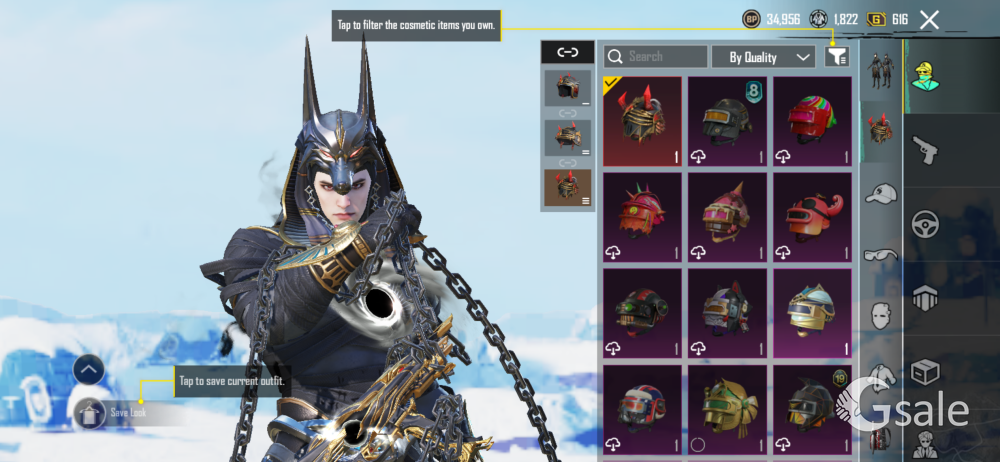This screenshot has width=1000, height=462.
Task: Toggle the owned cosmetics filter
Action: tap(836, 57)
